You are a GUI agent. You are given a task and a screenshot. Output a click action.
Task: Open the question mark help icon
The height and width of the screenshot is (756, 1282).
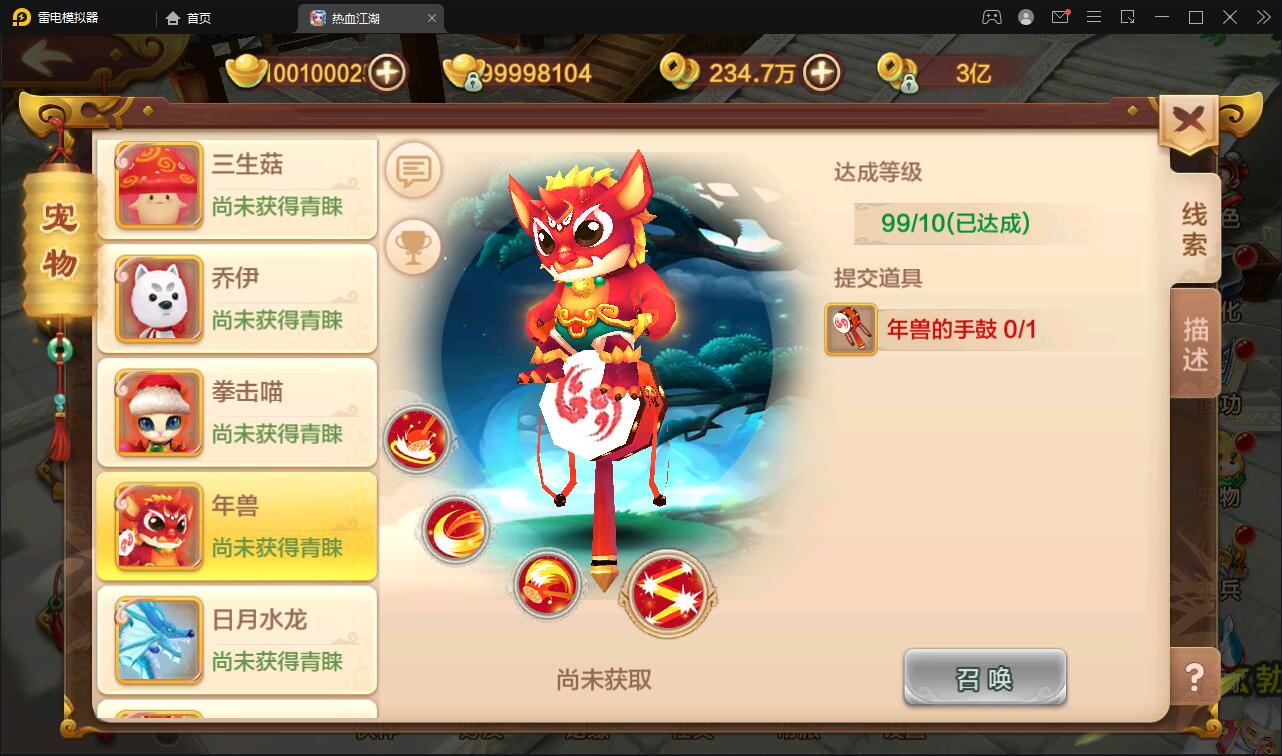pyautogui.click(x=1193, y=678)
